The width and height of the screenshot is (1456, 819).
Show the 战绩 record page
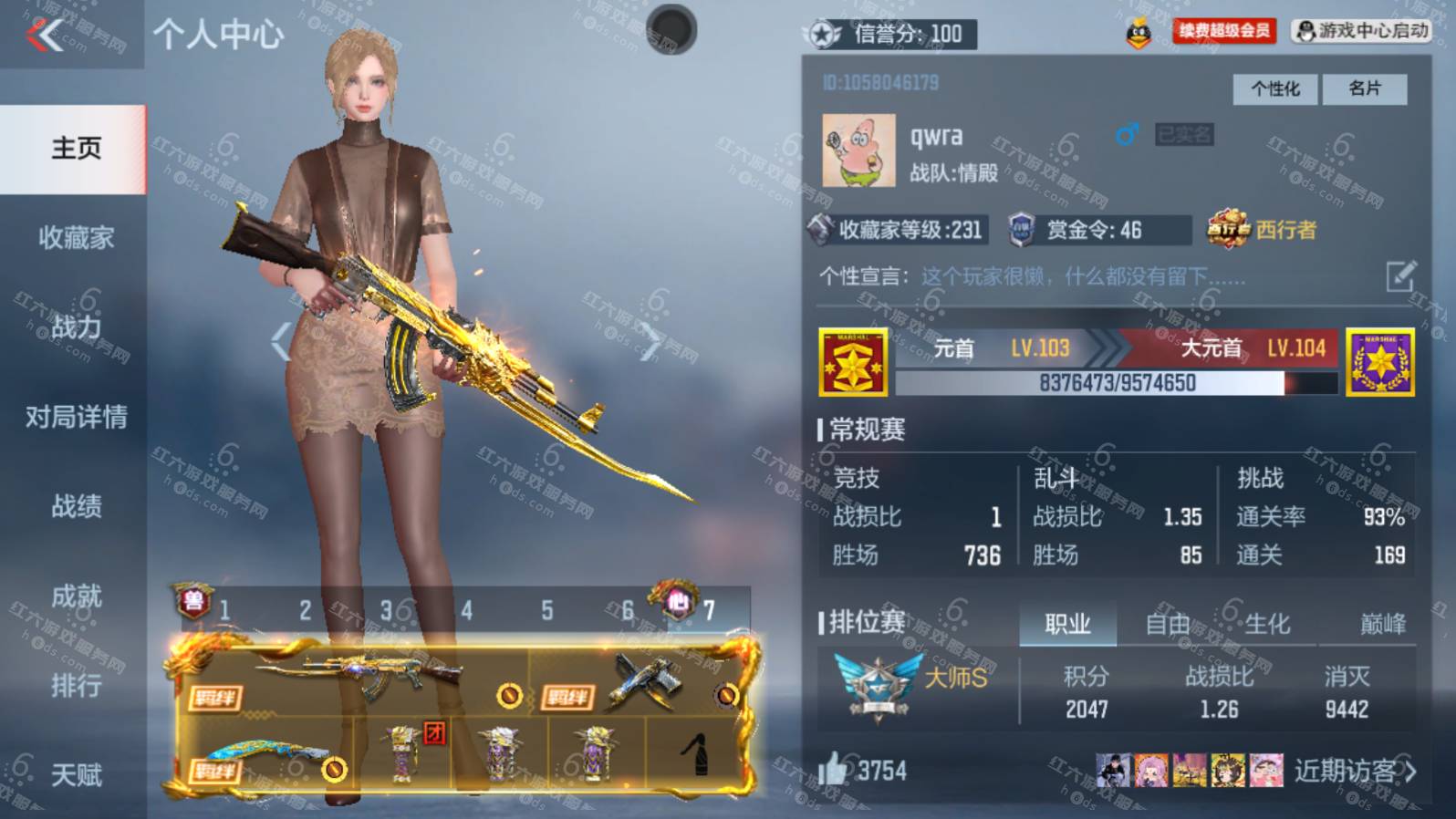coord(76,506)
